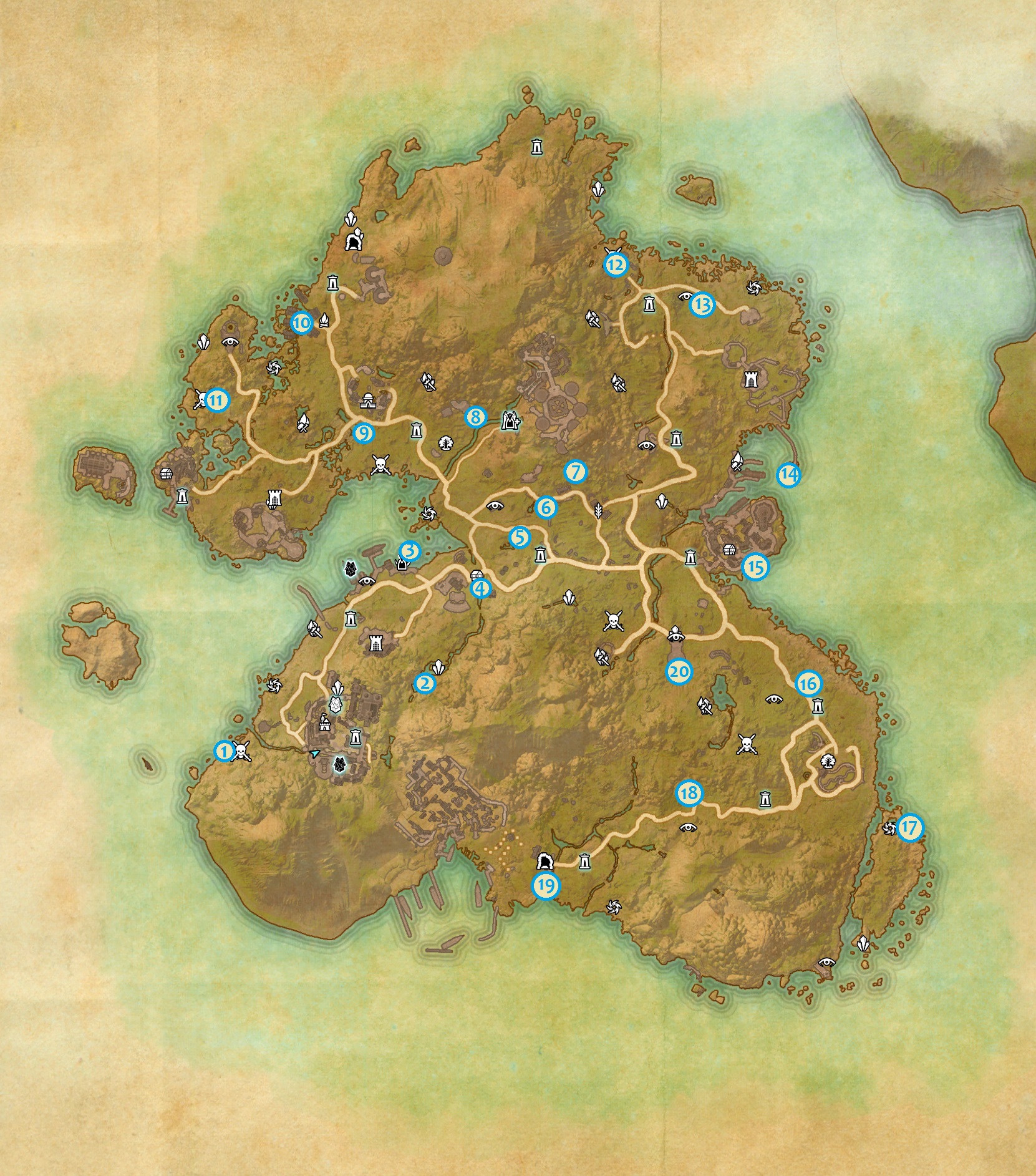Click map marker number 13
The width and height of the screenshot is (1036, 1176).
coord(702,305)
